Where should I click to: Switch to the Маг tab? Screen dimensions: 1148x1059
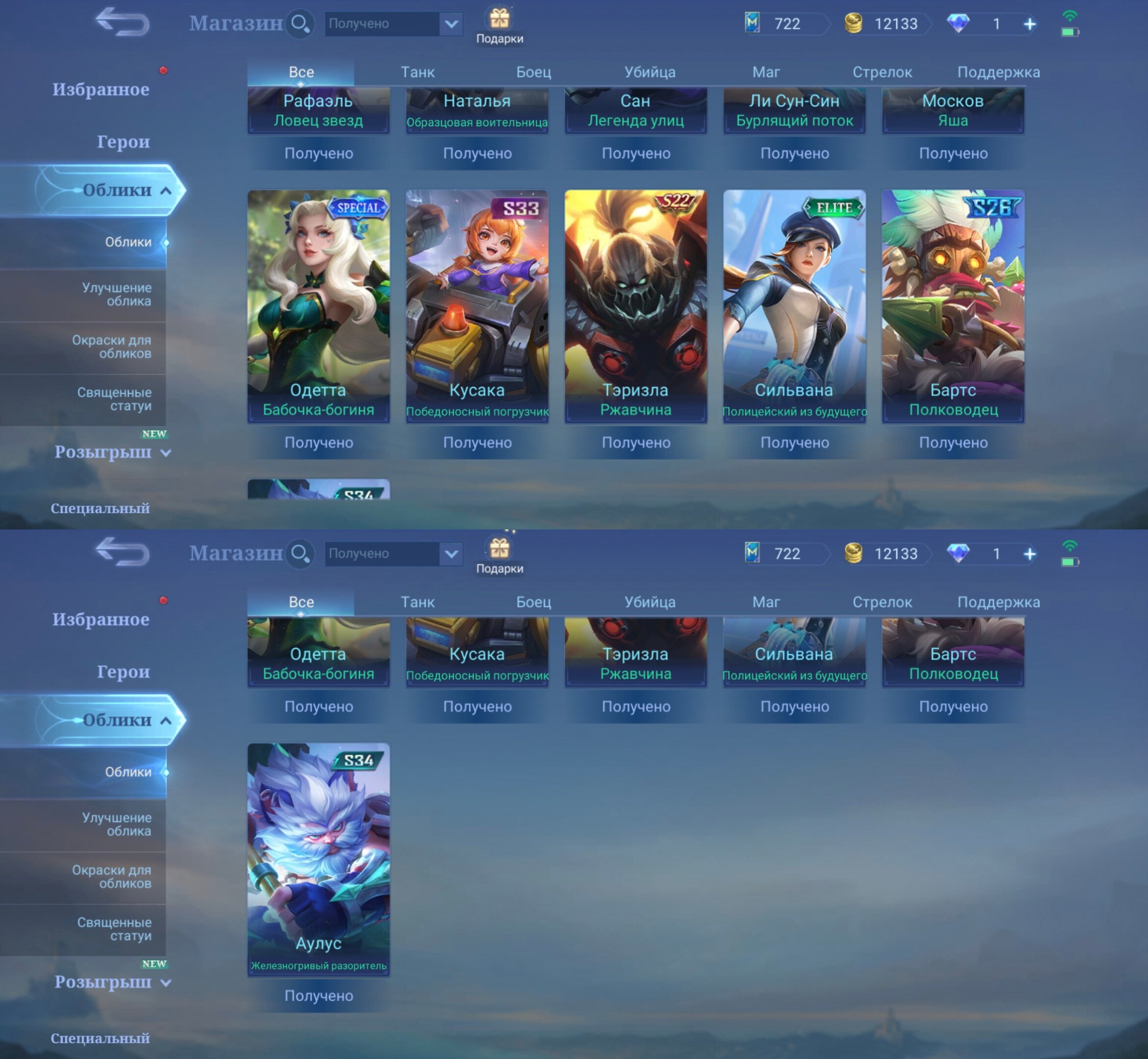click(766, 72)
